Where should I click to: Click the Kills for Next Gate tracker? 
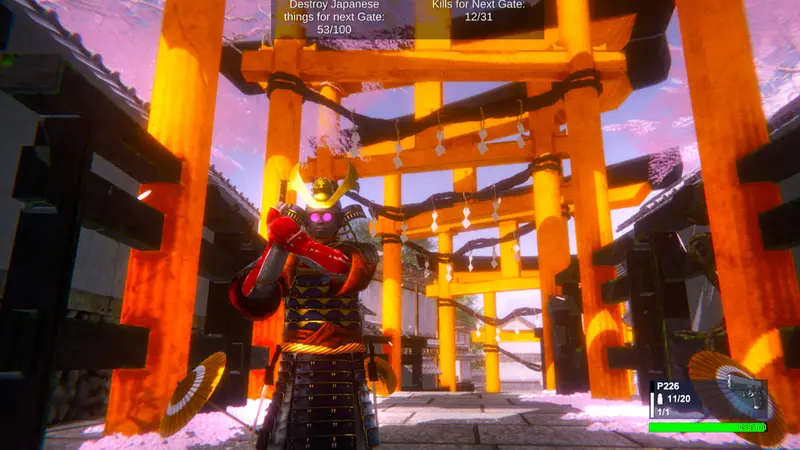(478, 11)
